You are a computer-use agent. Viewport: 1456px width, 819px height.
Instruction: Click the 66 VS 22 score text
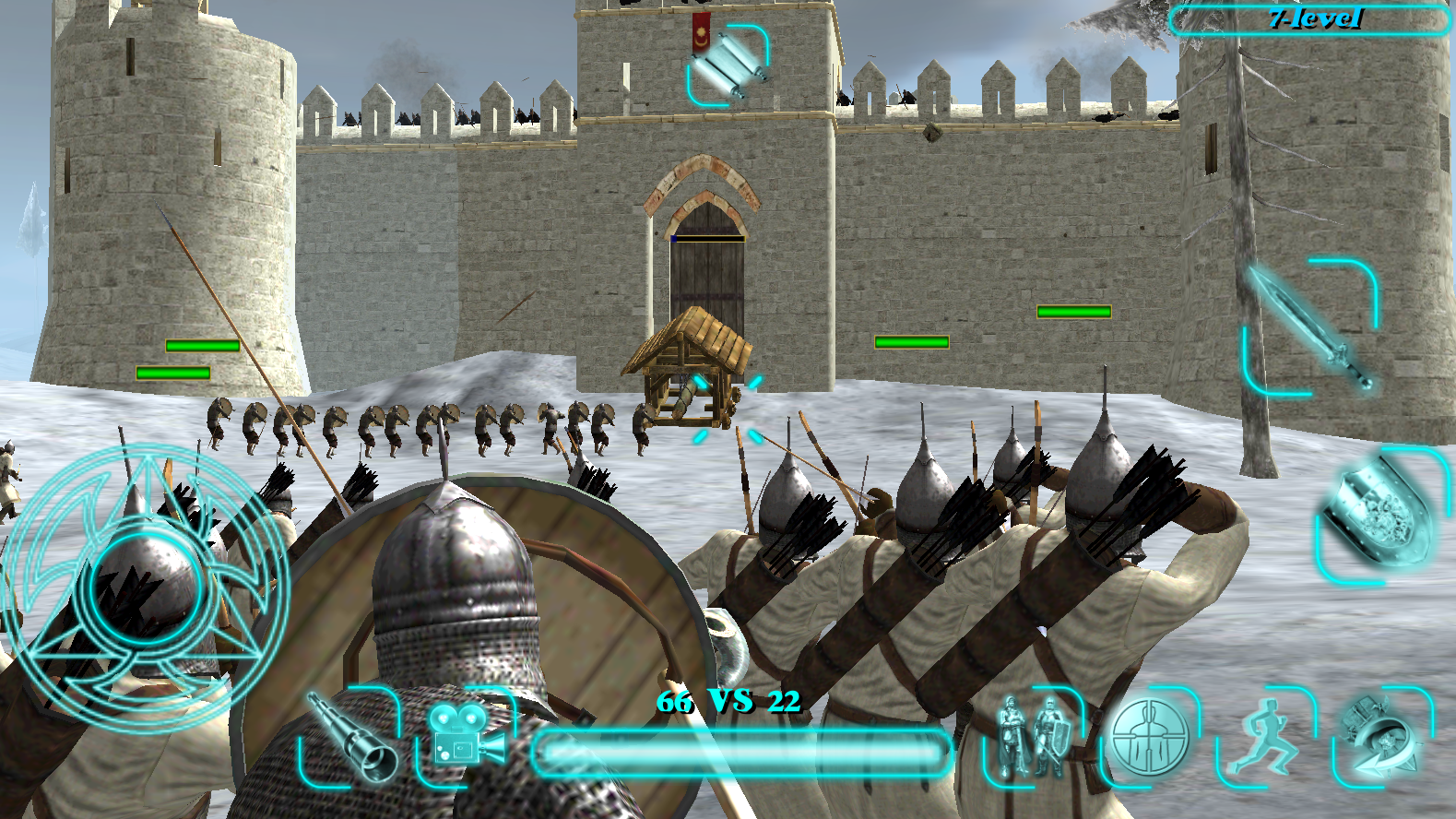(x=728, y=703)
